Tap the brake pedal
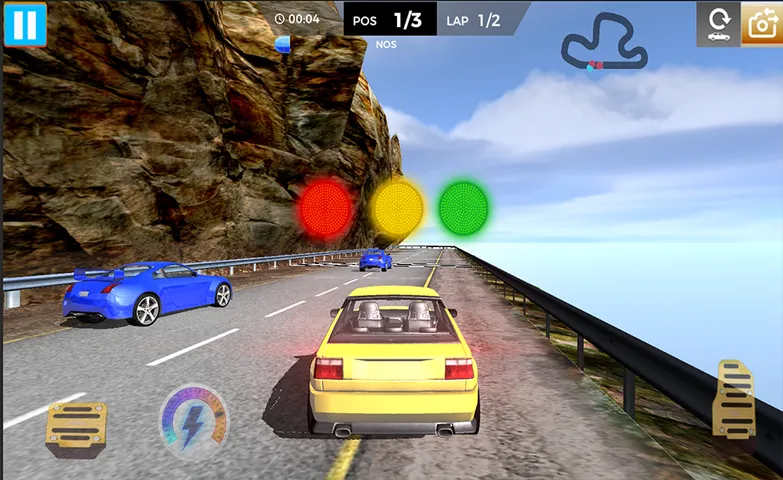 [75, 425]
